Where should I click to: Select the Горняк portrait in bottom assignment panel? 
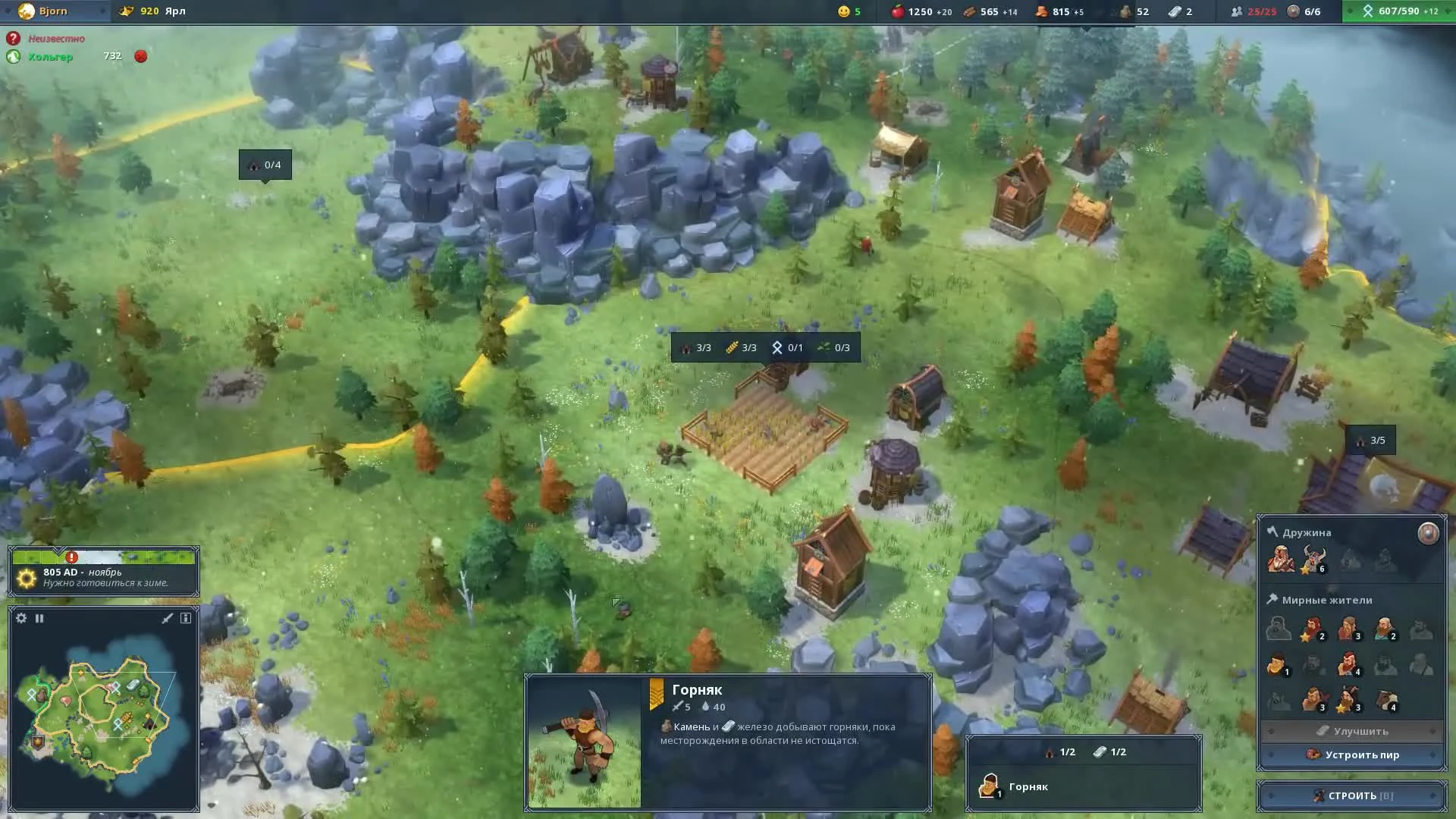(990, 785)
